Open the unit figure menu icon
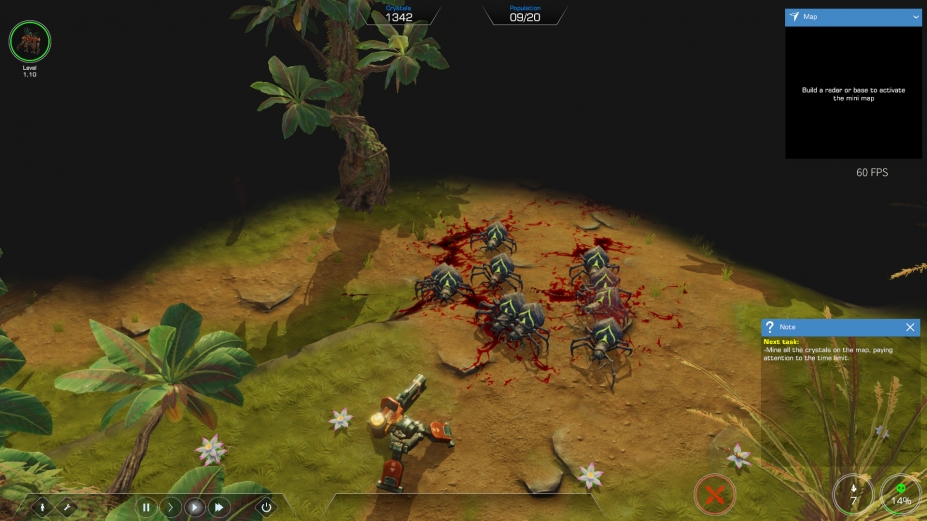This screenshot has height=521, width=927. coord(43,507)
